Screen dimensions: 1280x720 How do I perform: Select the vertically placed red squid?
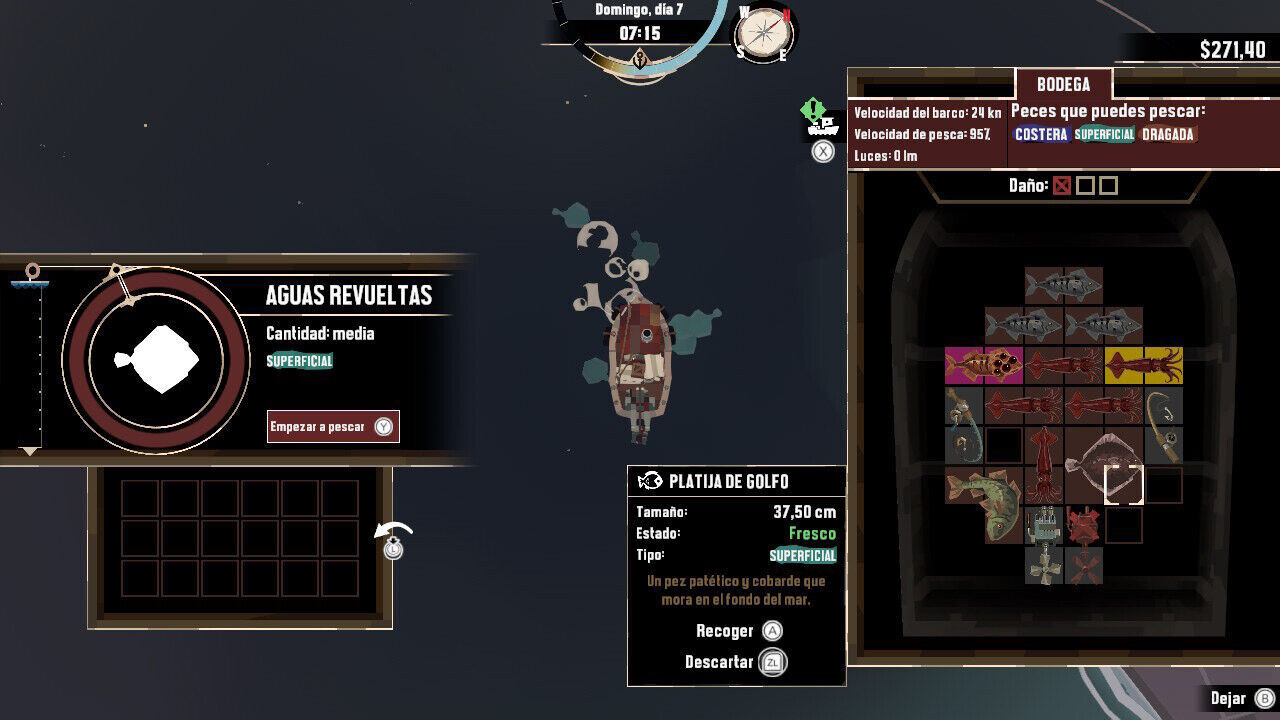point(1044,465)
